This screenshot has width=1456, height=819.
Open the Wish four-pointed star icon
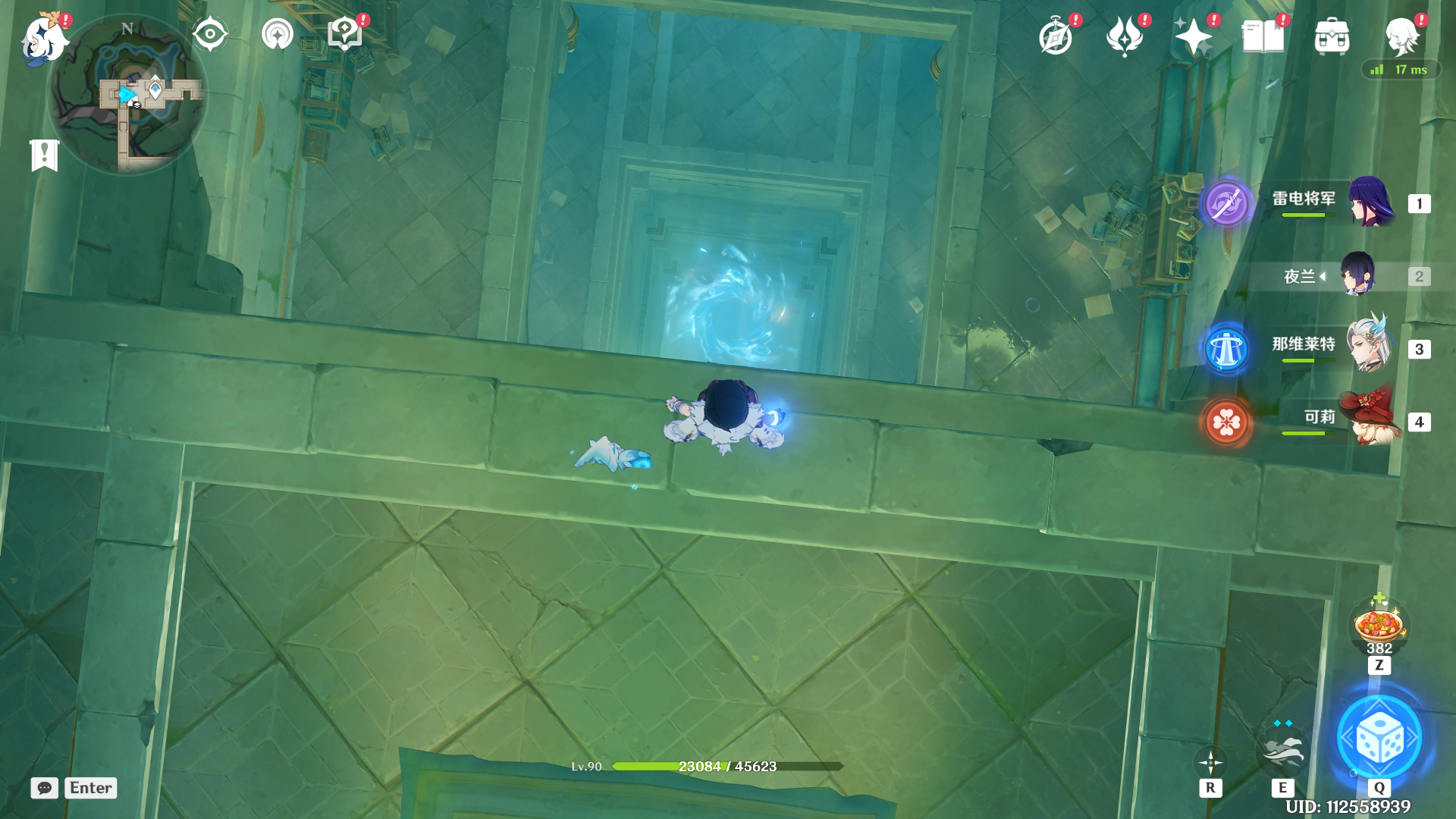click(x=1193, y=36)
